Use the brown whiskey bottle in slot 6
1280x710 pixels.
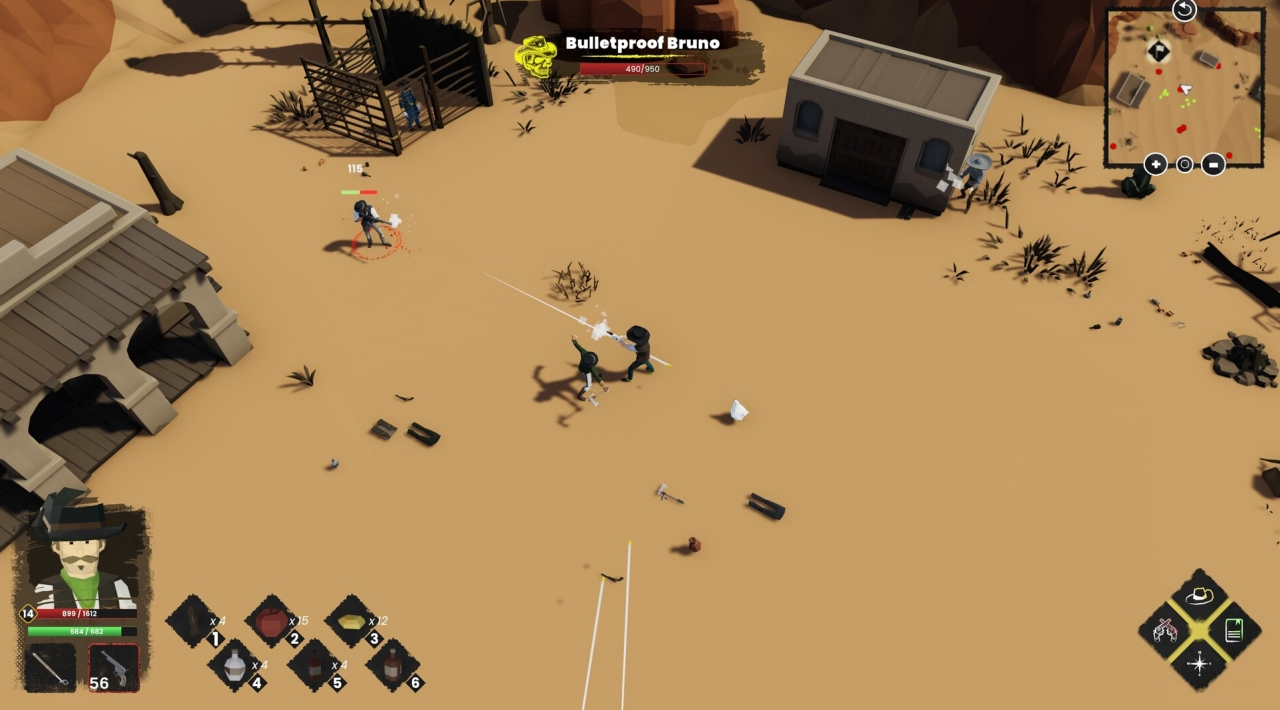392,664
